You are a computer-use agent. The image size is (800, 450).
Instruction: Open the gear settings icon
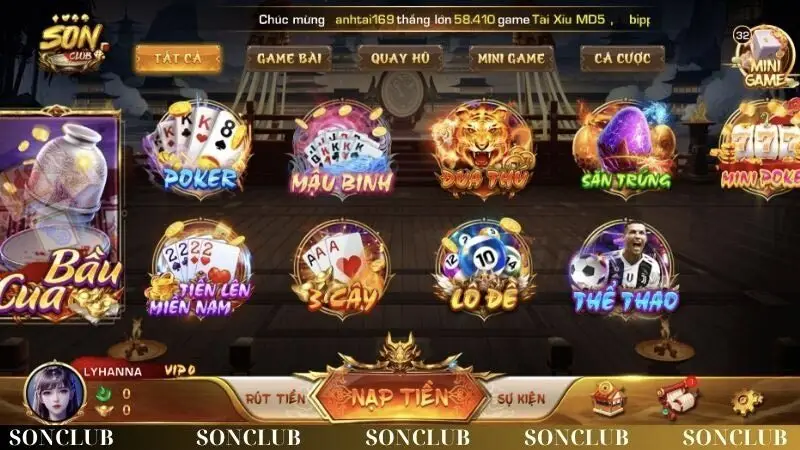(x=746, y=400)
